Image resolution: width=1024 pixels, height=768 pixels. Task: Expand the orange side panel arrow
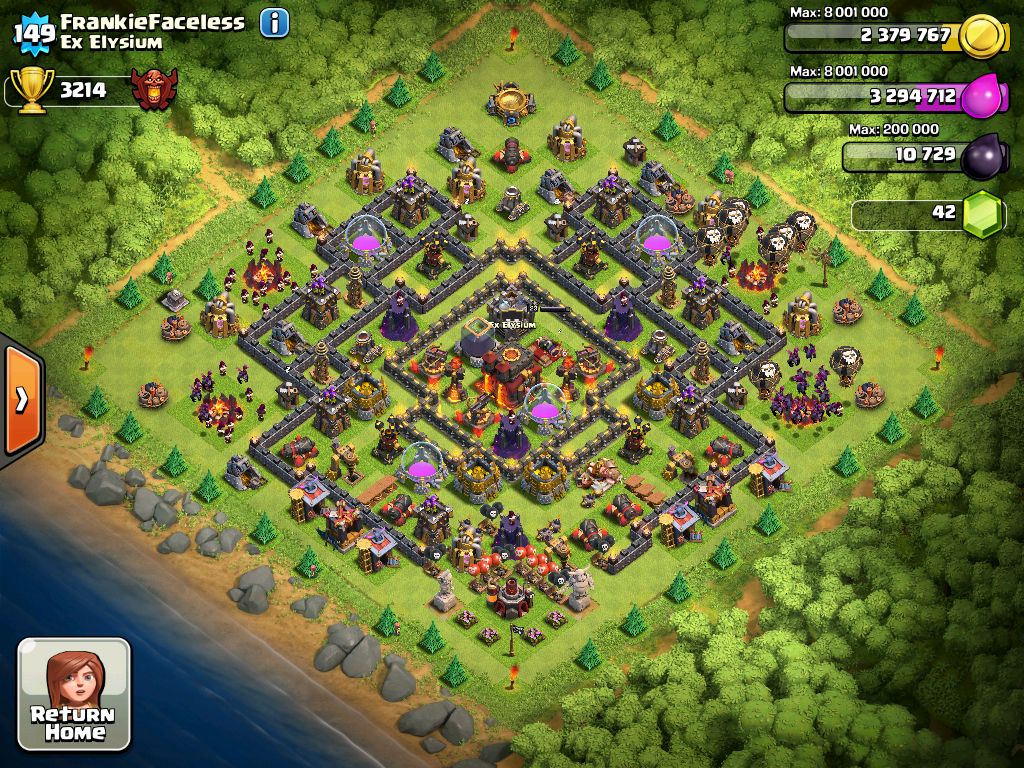[21, 399]
